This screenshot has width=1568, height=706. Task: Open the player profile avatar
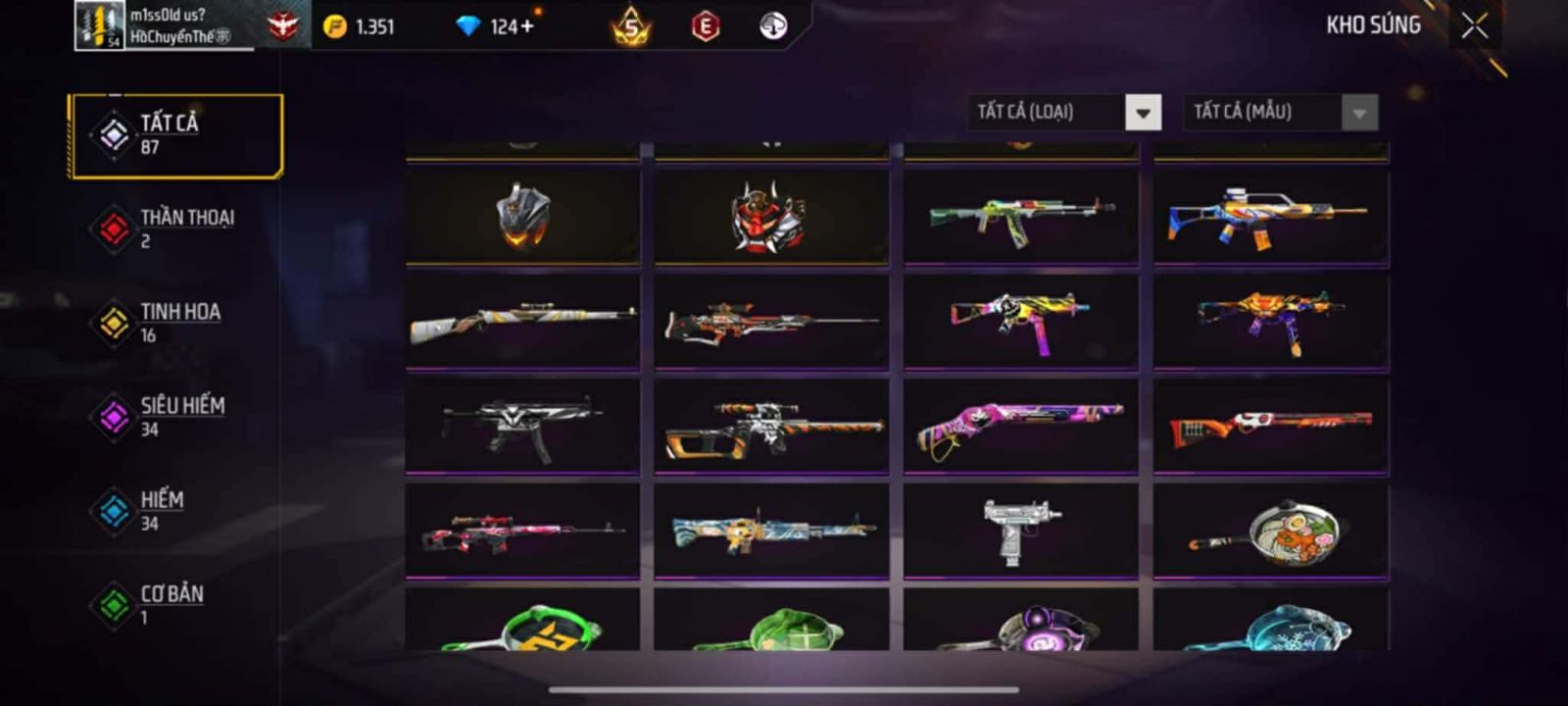coord(100,25)
